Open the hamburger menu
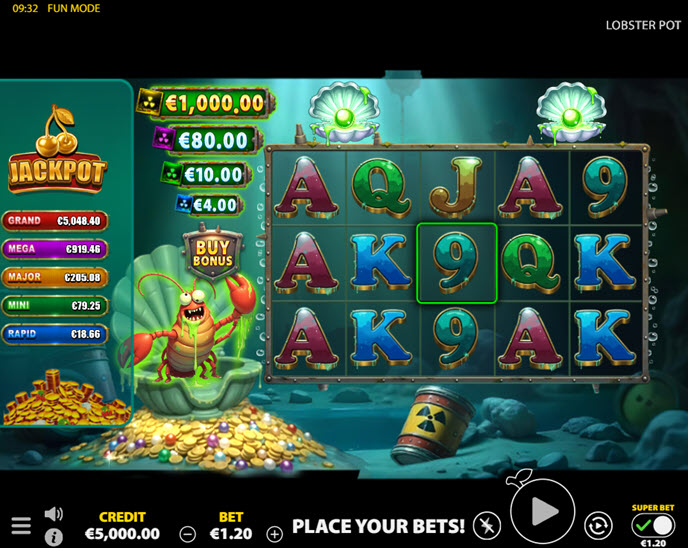 [x=21, y=526]
